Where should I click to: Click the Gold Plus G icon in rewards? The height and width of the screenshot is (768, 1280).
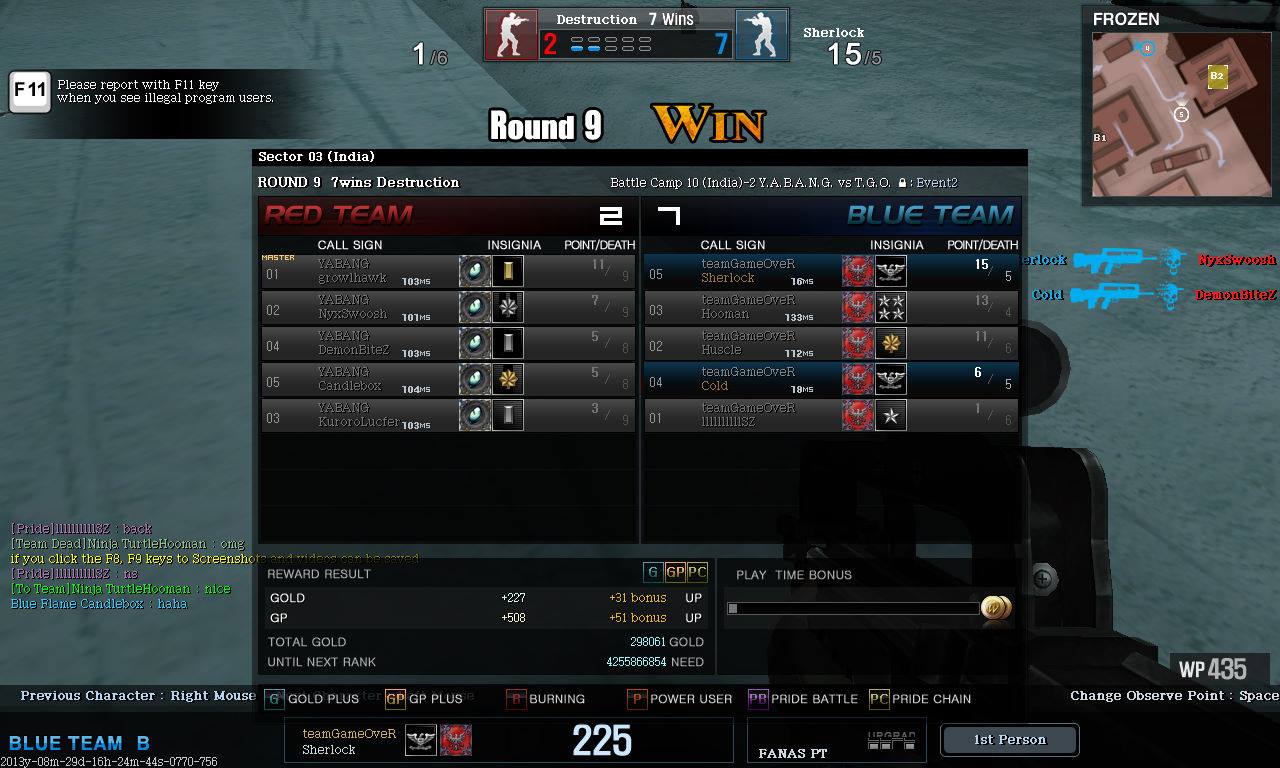[653, 572]
